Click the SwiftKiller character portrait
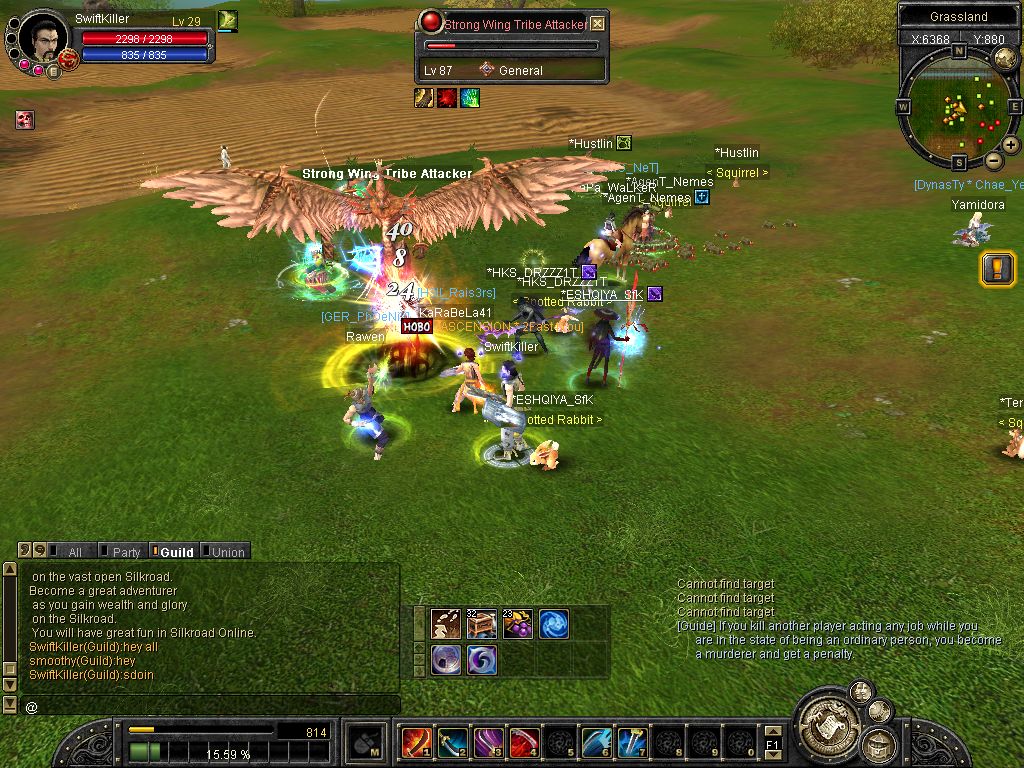1024x768 pixels. pos(43,39)
